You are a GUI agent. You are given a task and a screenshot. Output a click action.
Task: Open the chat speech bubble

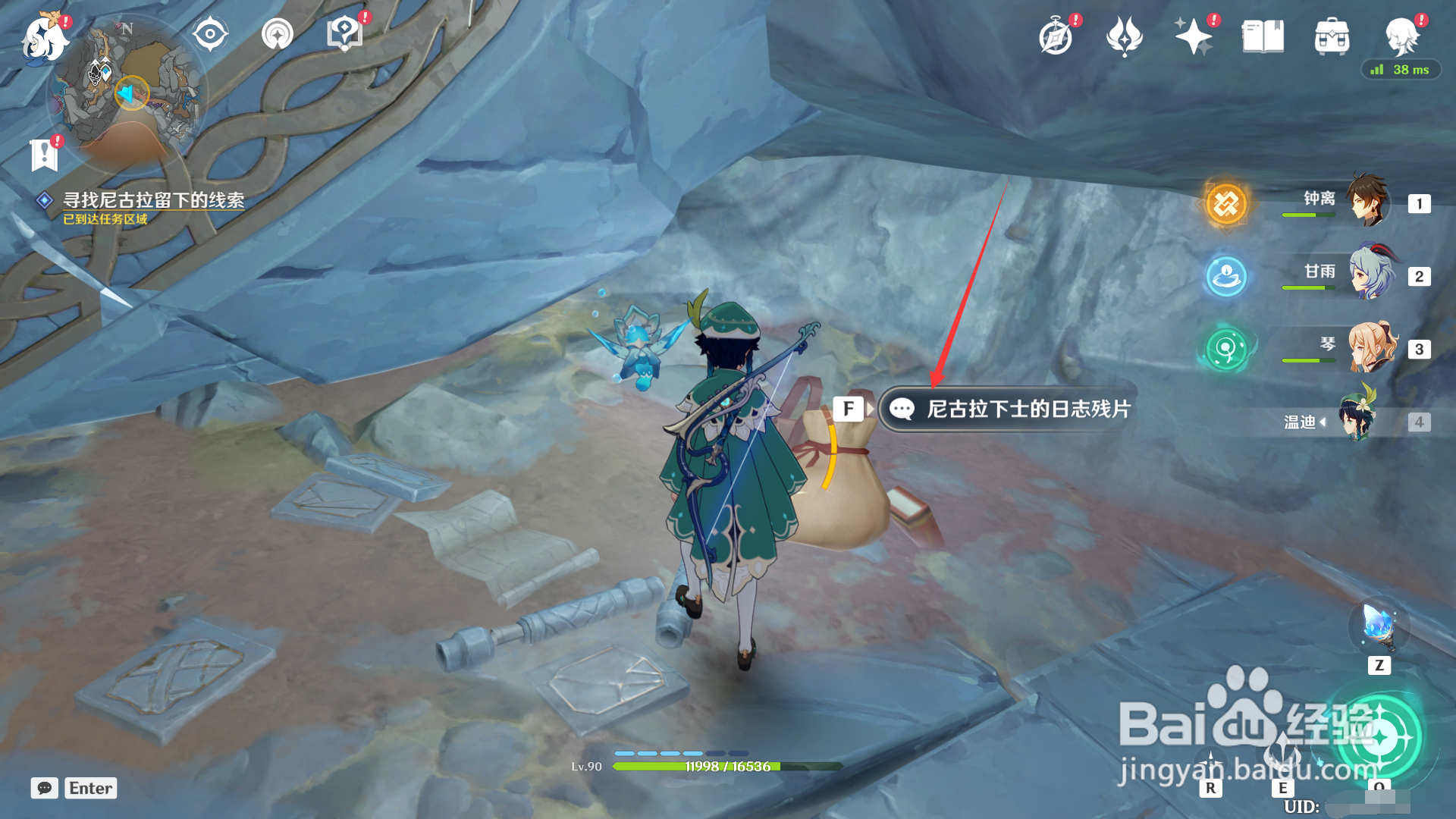point(45,788)
